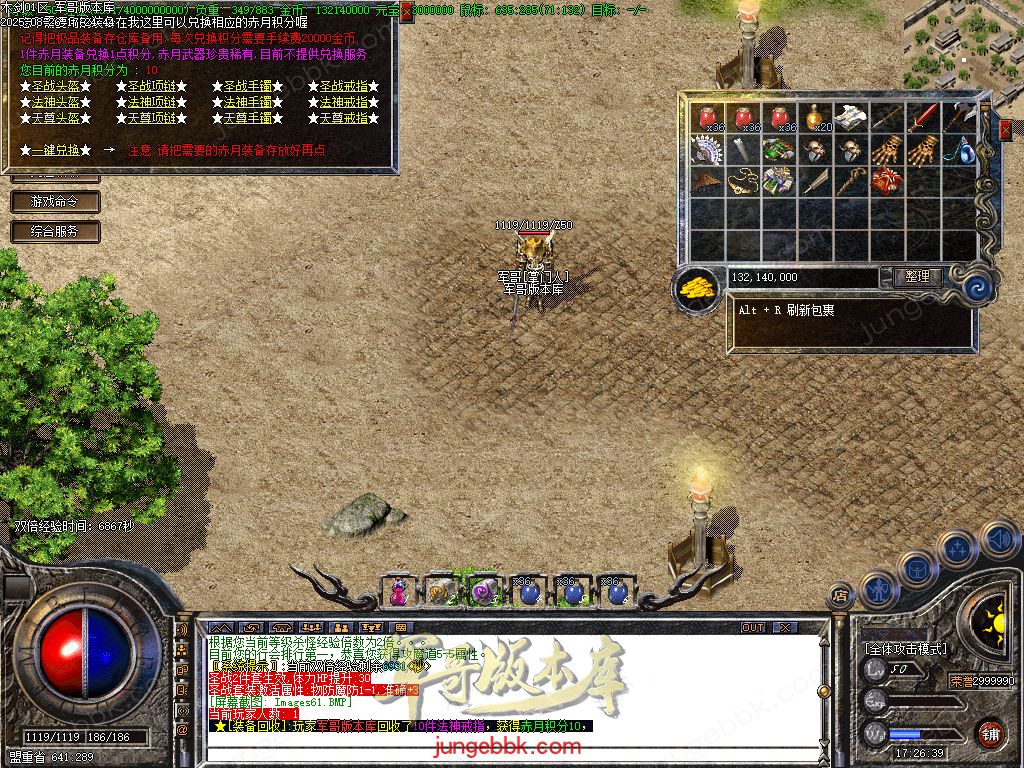
Task: Choose the 圣战戒指 exchange link
Action: point(343,87)
